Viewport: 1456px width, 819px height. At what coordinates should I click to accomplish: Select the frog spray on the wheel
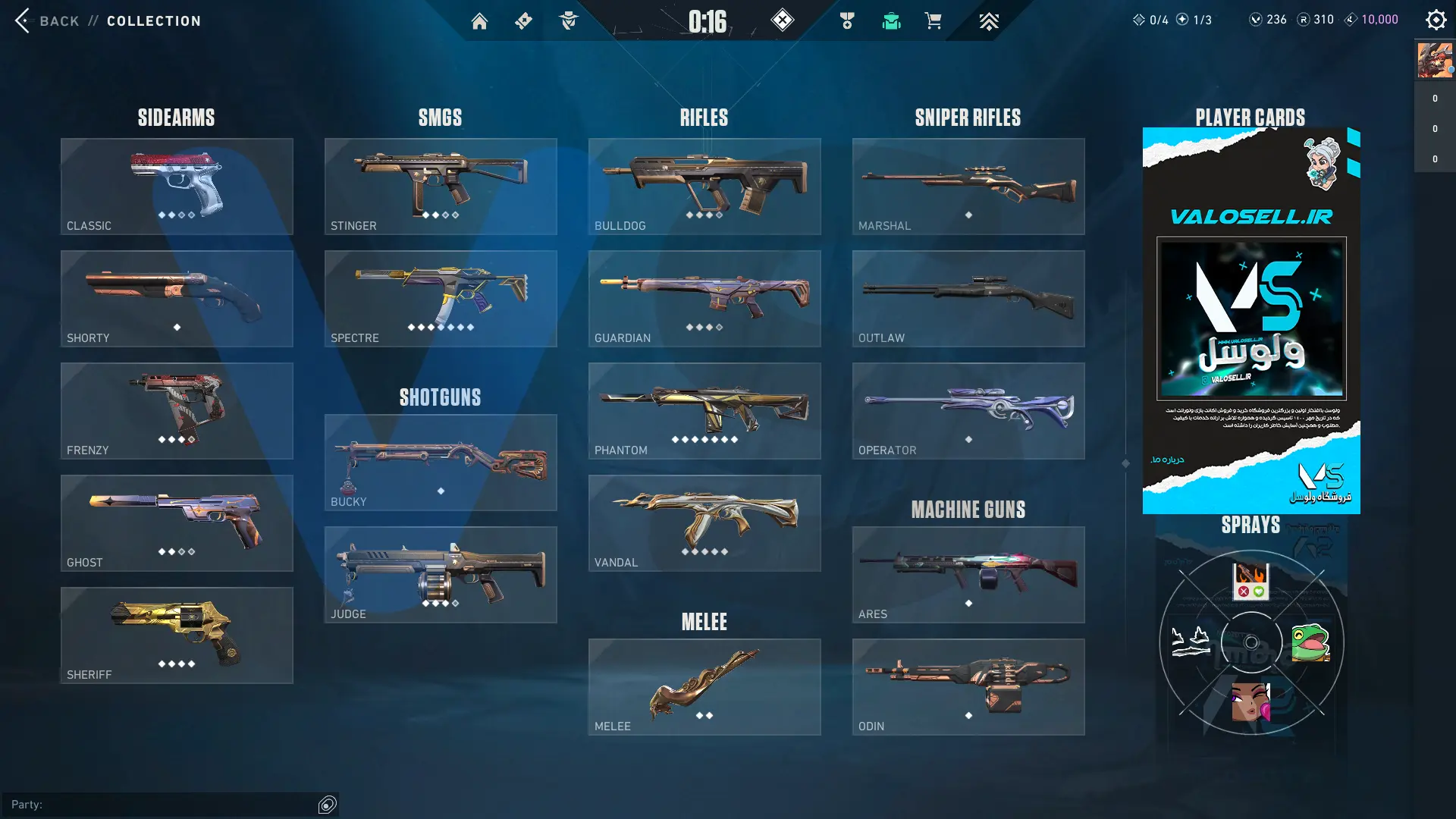(x=1310, y=643)
